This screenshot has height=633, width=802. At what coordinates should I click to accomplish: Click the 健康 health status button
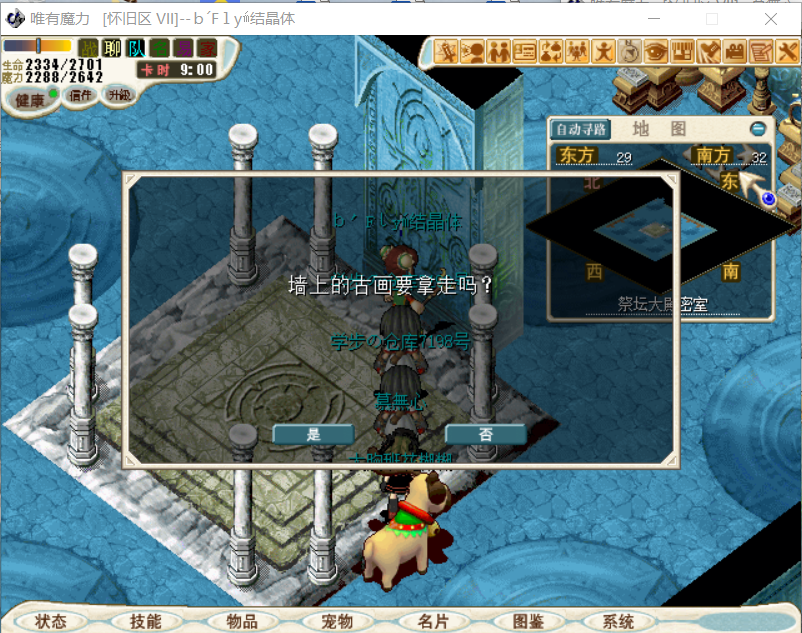coord(30,99)
